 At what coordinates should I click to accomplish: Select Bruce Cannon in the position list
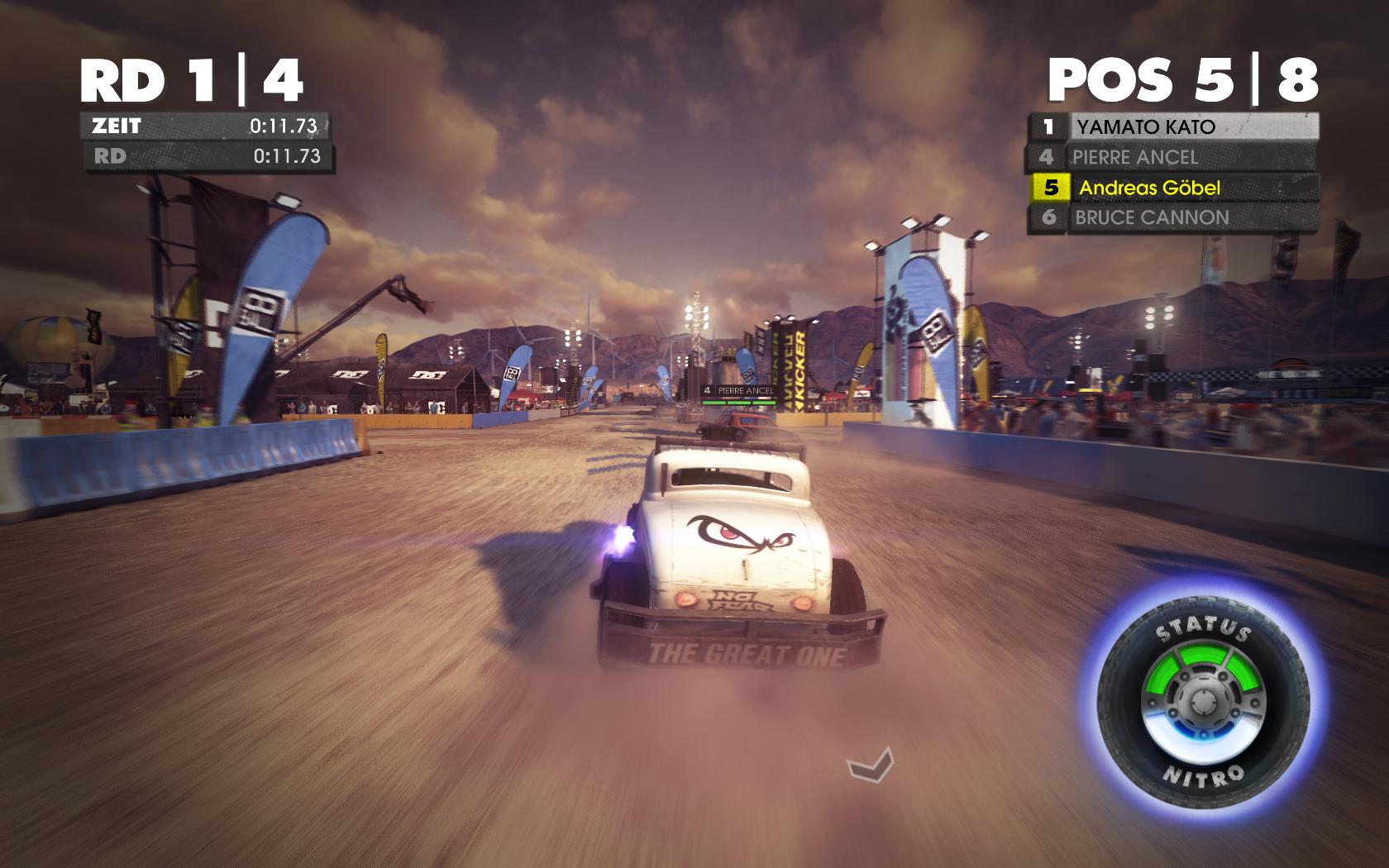click(x=1174, y=218)
